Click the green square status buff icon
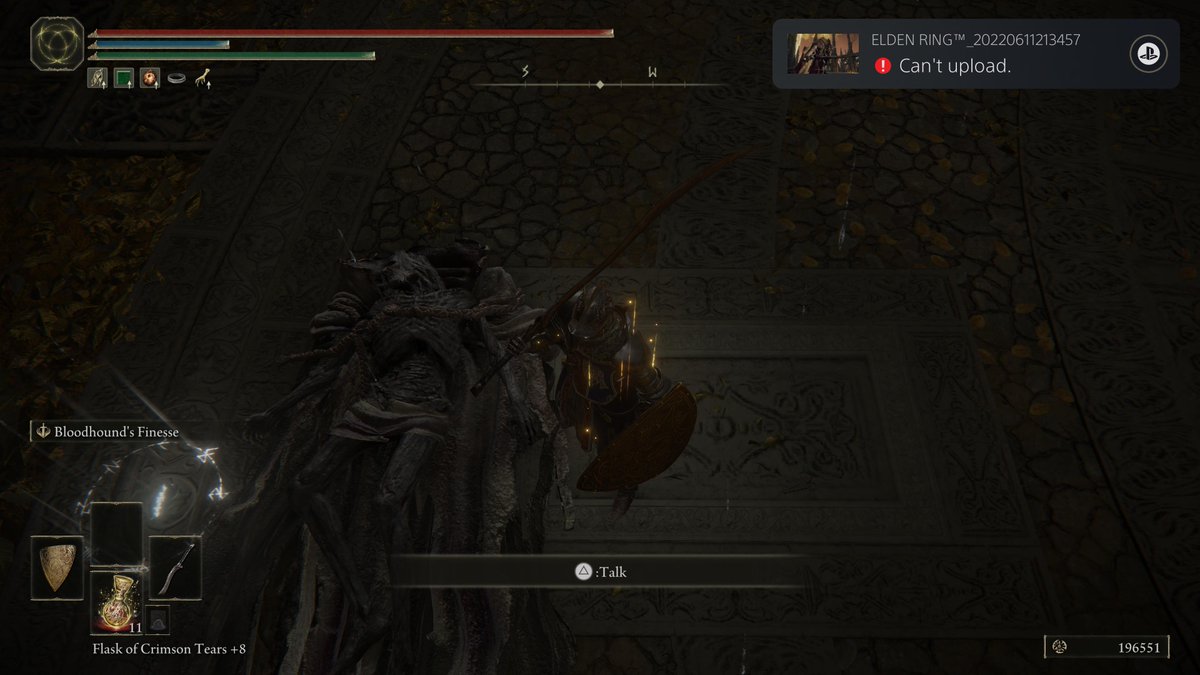Screen dimensions: 1200x675 (x=123, y=77)
